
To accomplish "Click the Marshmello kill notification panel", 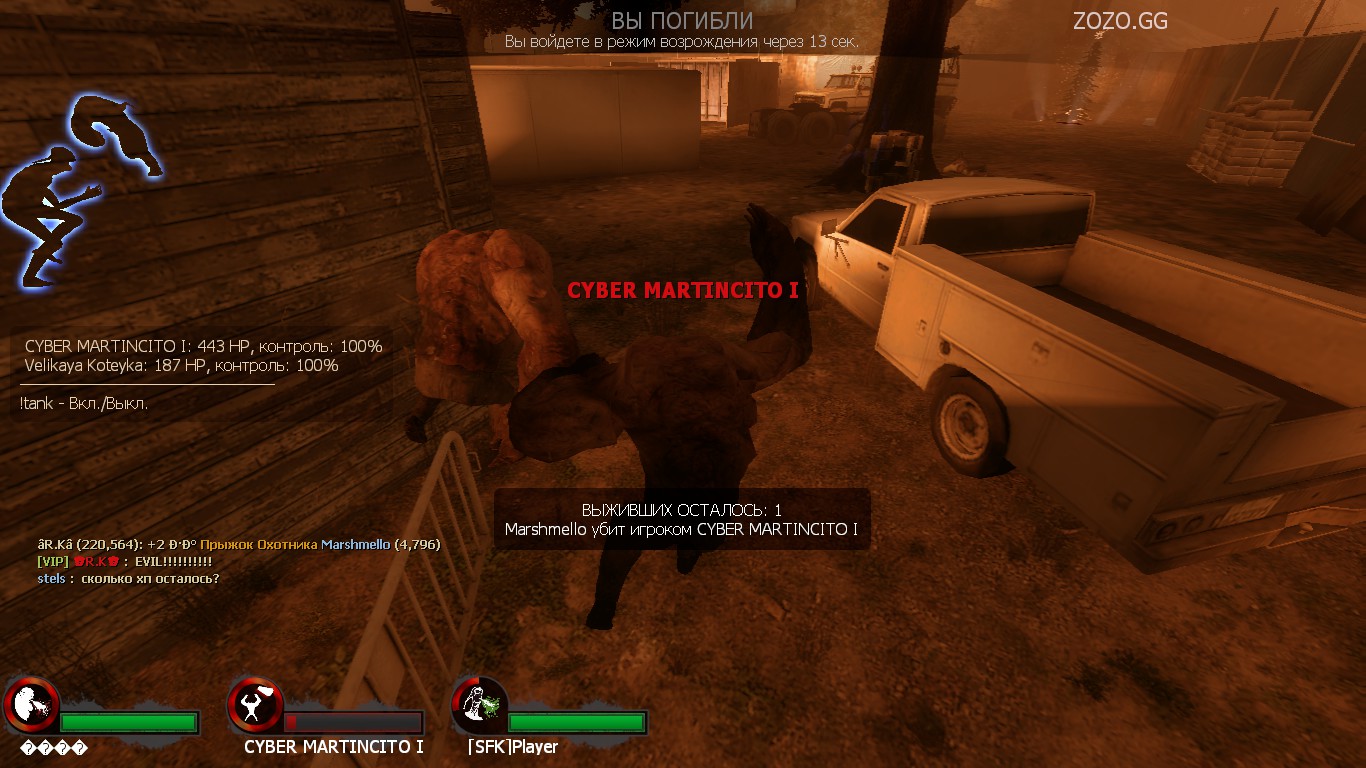I will point(681,520).
